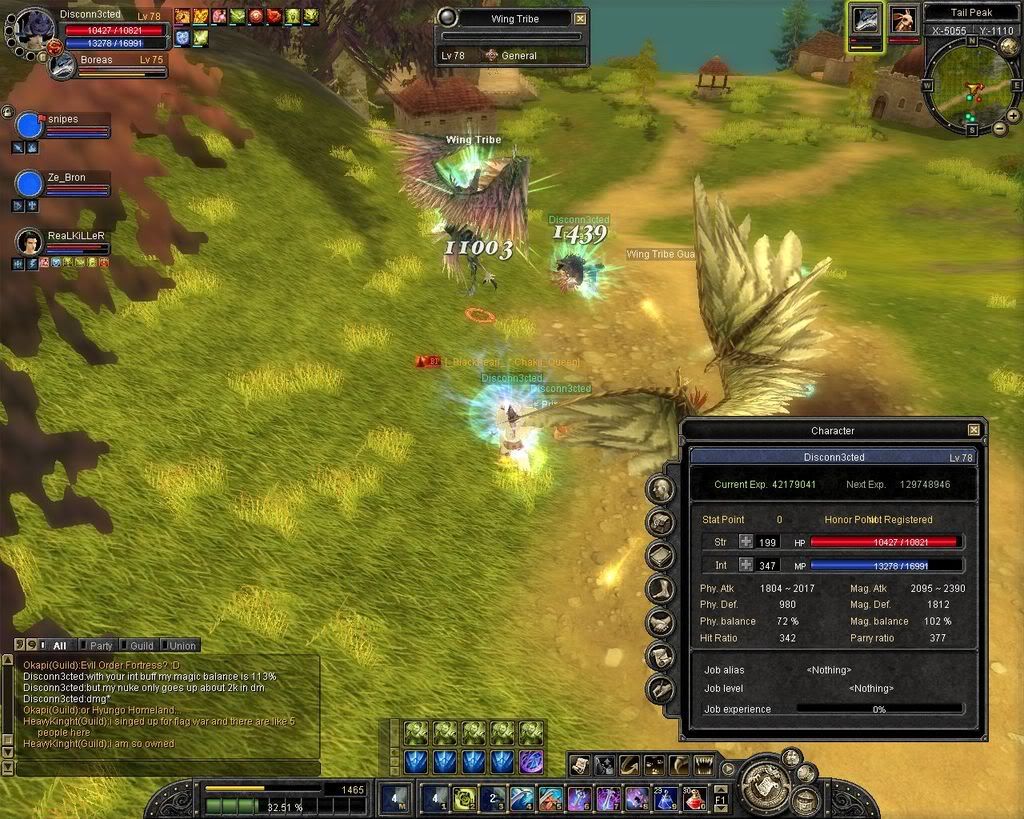Select party member snipes
This screenshot has height=819, width=1024.
click(x=62, y=120)
